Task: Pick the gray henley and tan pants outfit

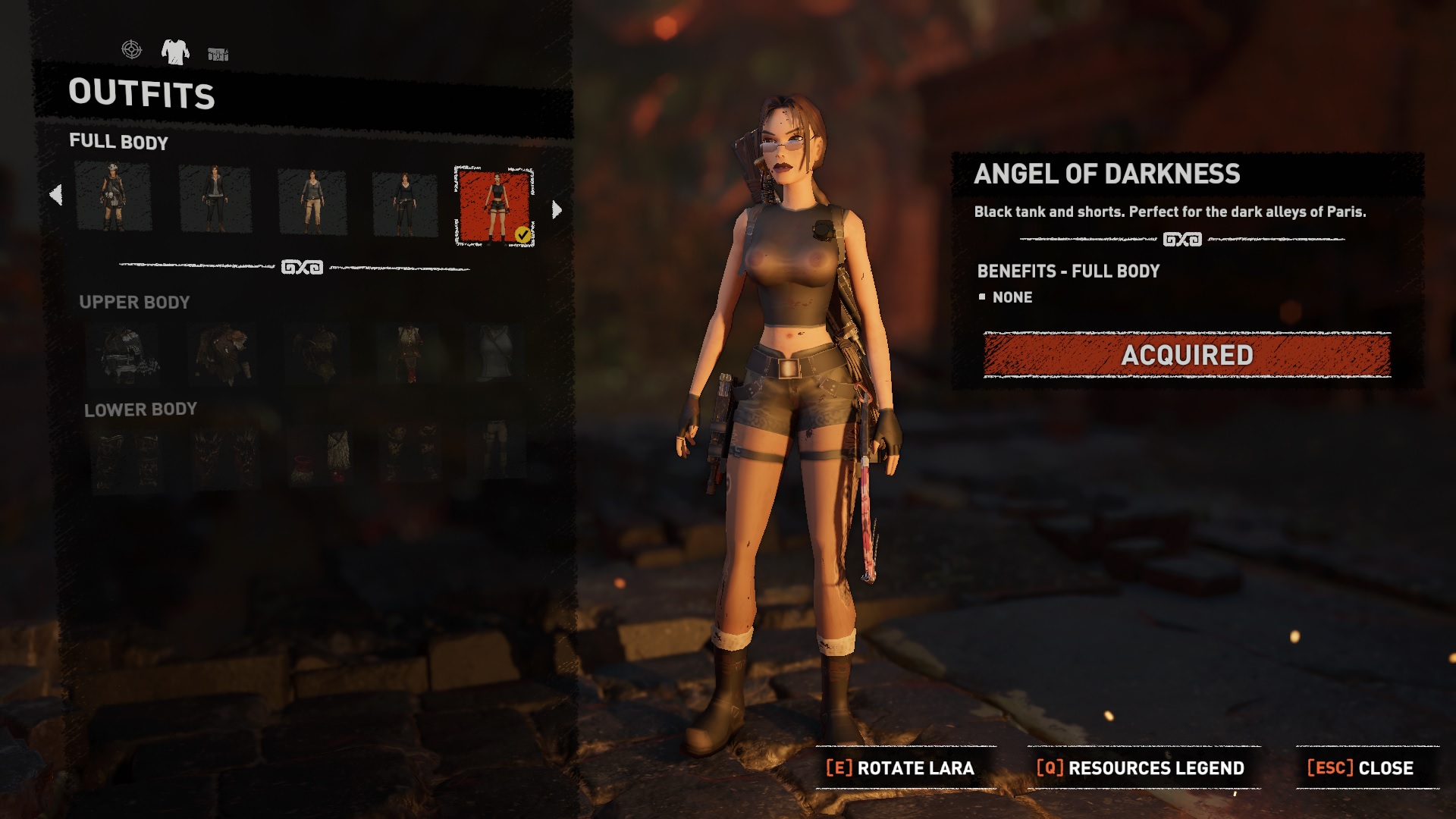Action: [x=312, y=202]
